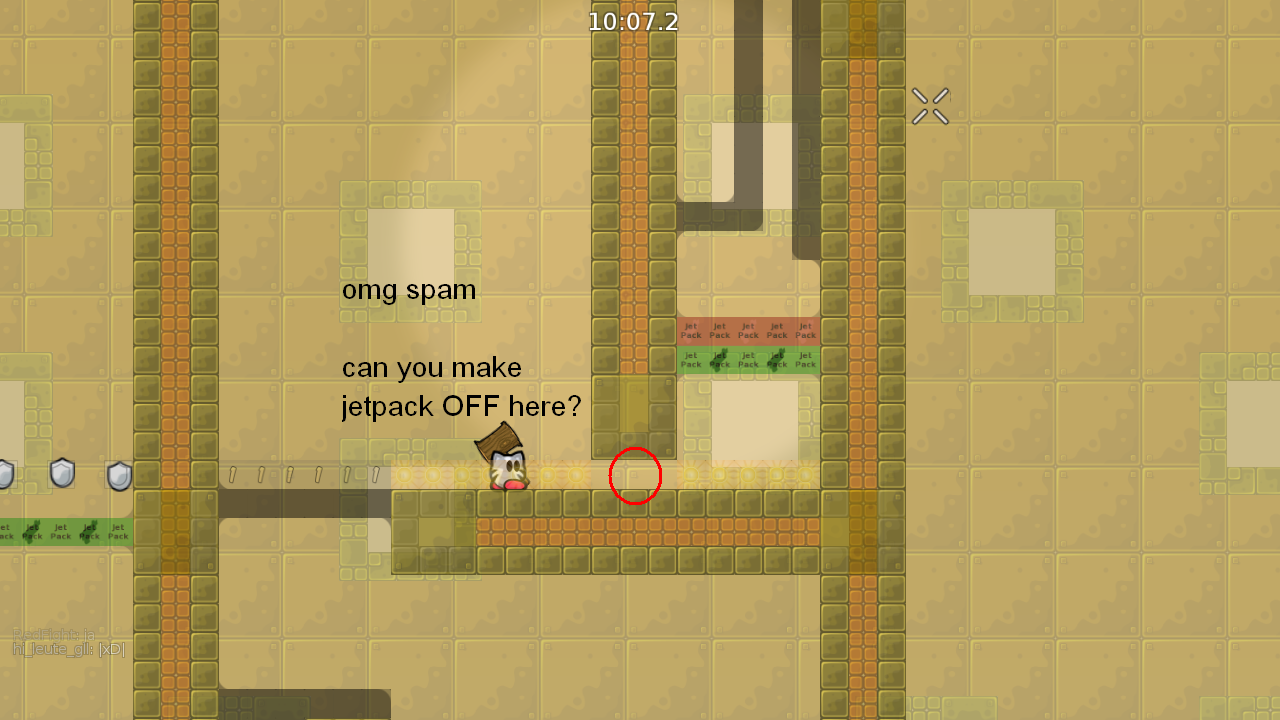Click the dark rock marker on a green tile
1280x720 pixels.
(x=30, y=530)
